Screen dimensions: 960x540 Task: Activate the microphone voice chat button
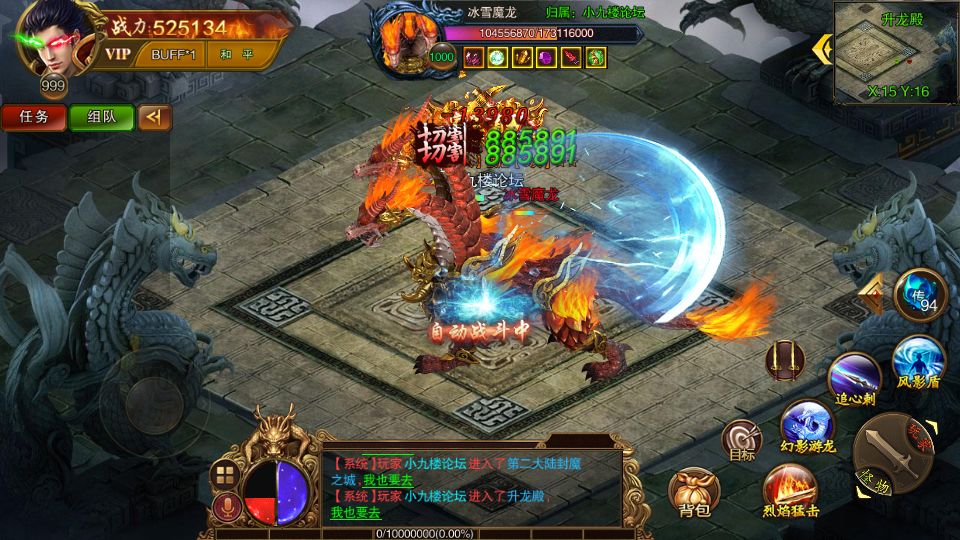click(x=226, y=507)
